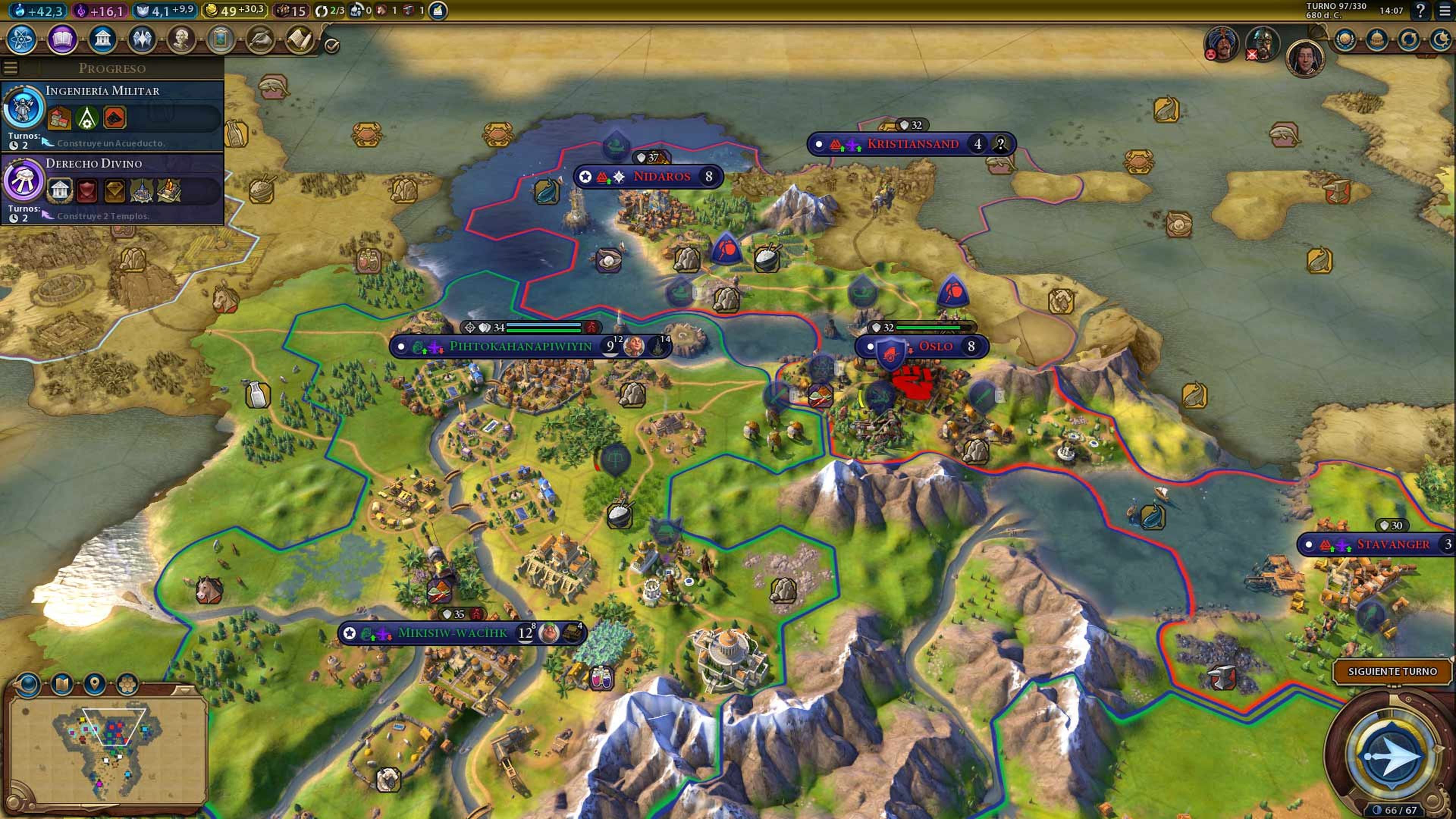Image resolution: width=1456 pixels, height=819 pixels.
Task: Open the in-game help question mark
Action: point(1420,10)
